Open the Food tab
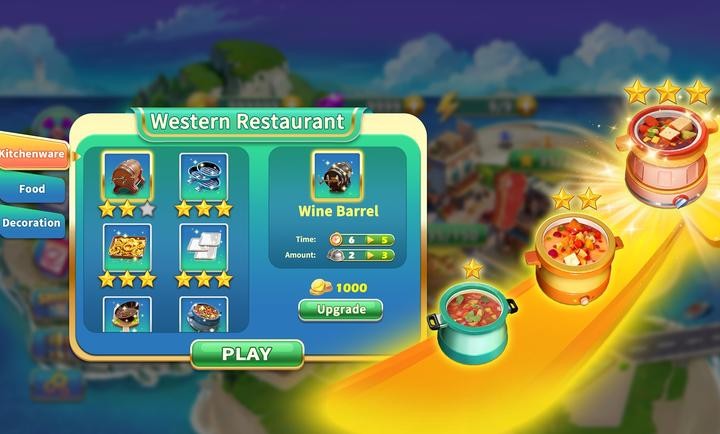 tap(32, 188)
